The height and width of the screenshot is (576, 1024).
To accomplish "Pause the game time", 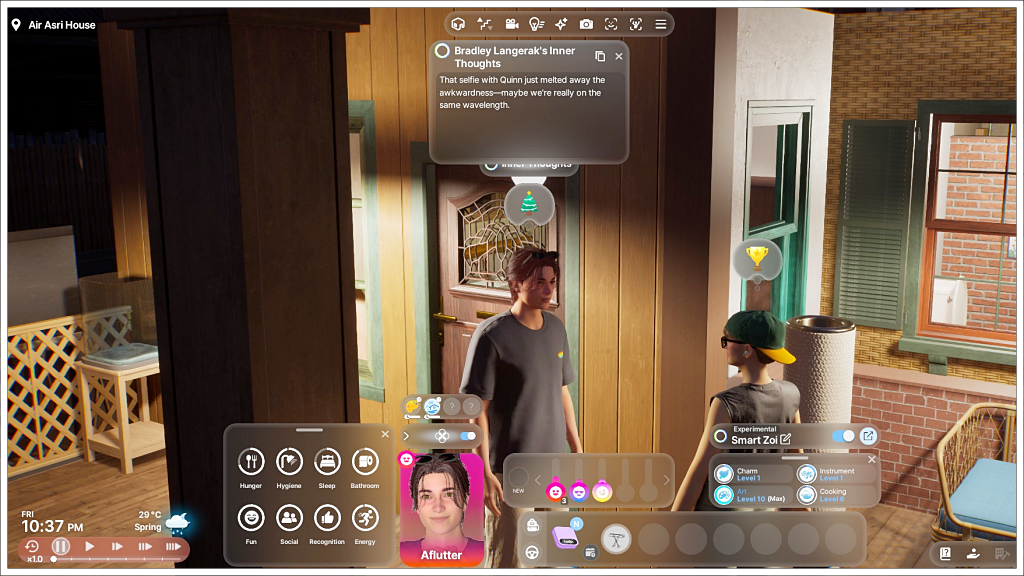I will [61, 547].
